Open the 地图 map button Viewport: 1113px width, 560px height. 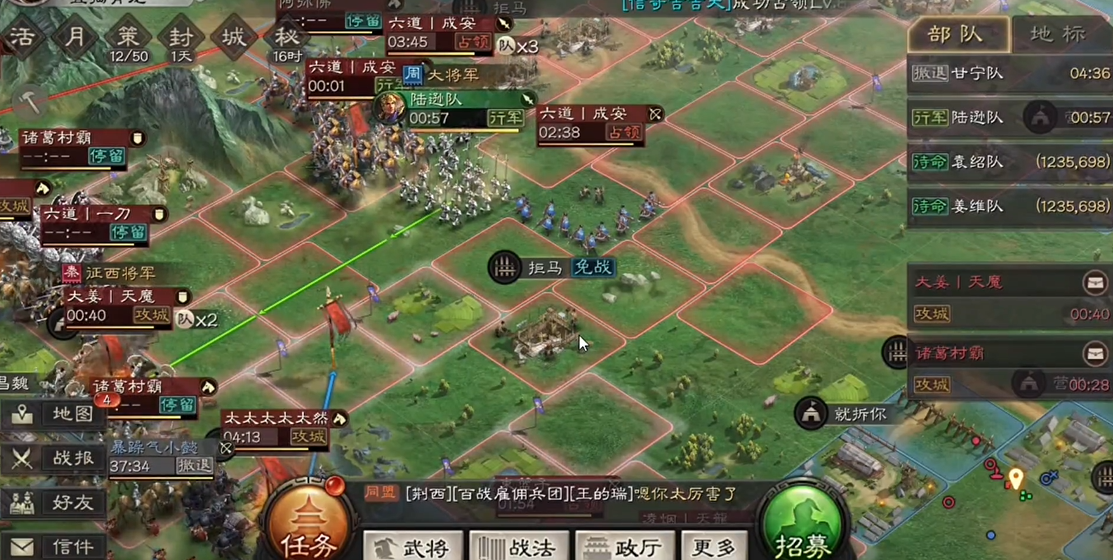54,415
